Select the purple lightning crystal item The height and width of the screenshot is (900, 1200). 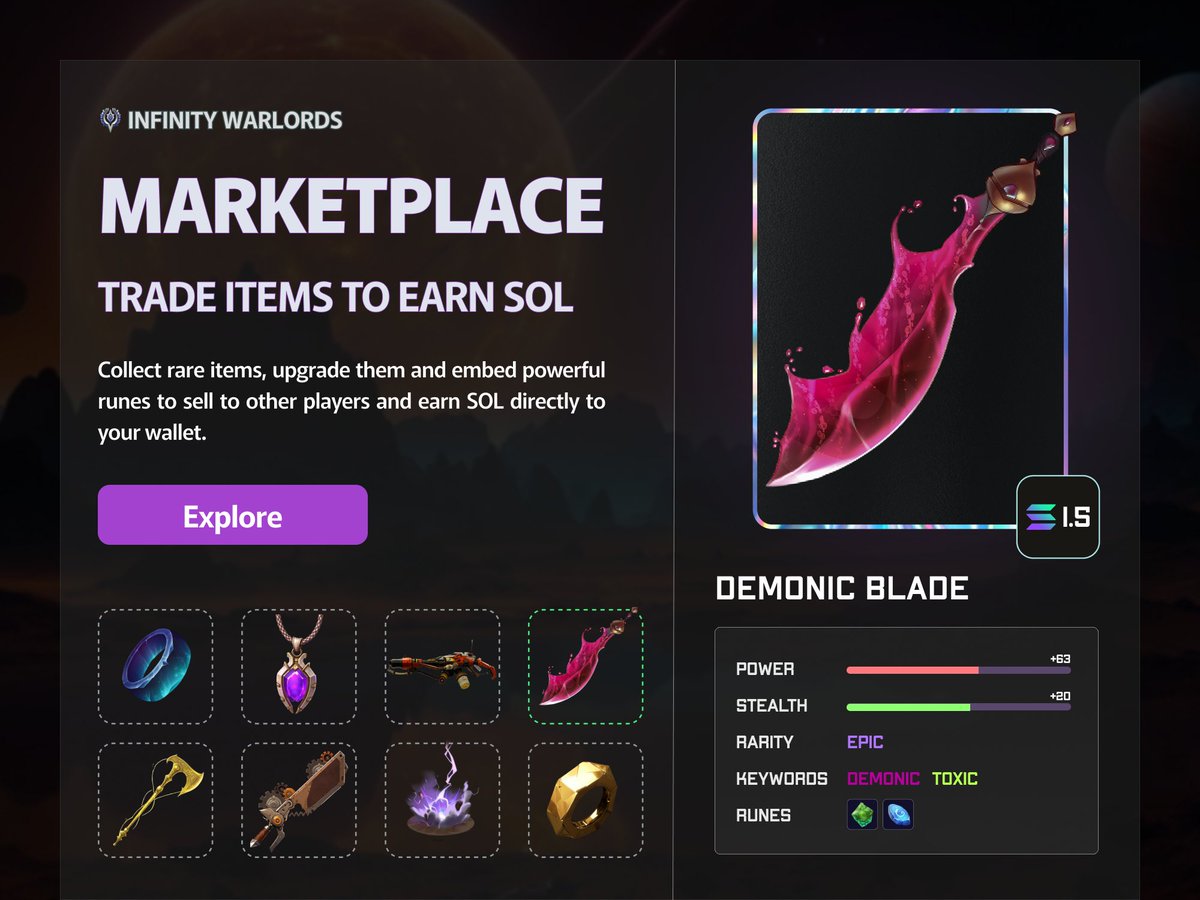click(x=442, y=800)
